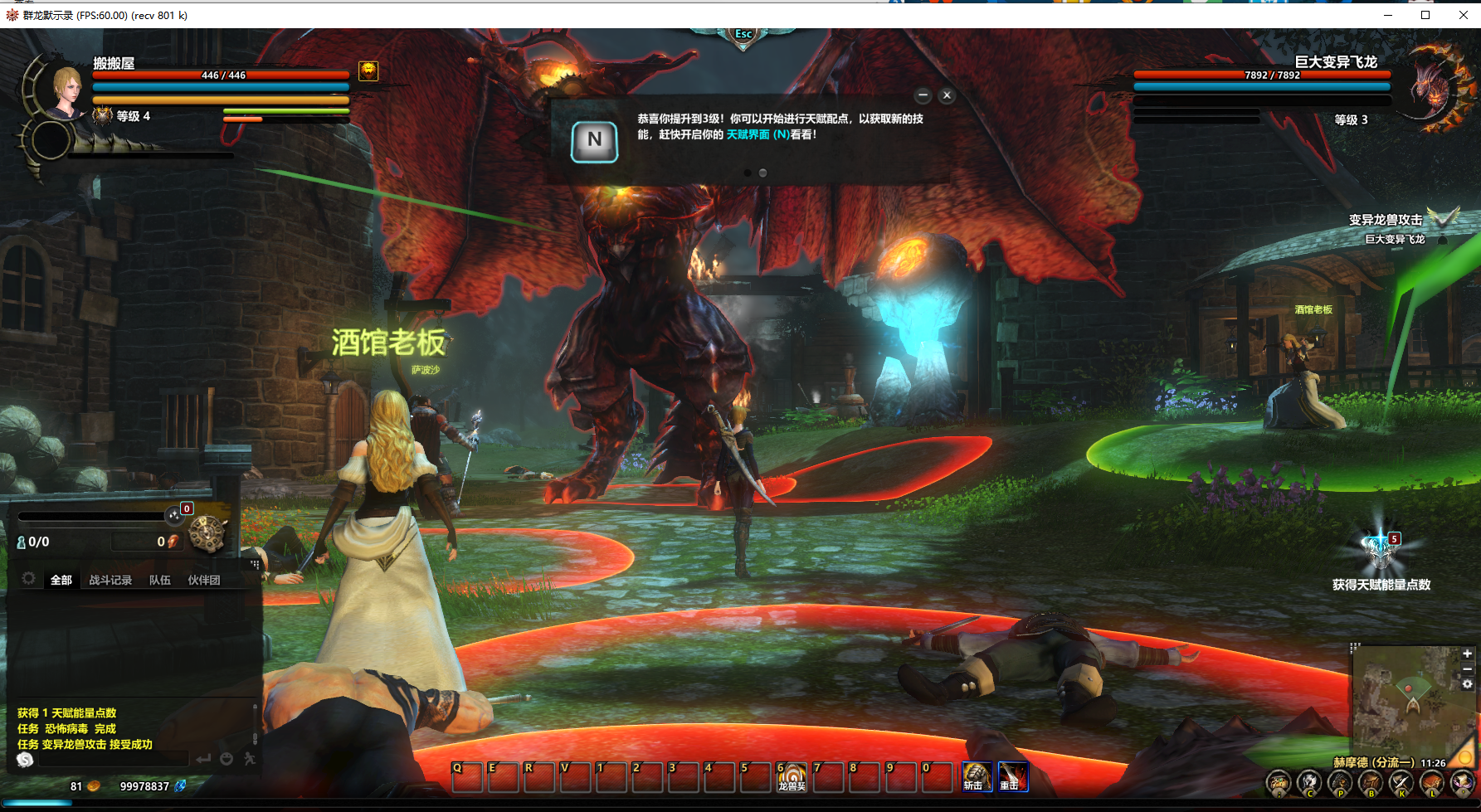Zoom out the minimap
1481x812 pixels.
point(1467,669)
